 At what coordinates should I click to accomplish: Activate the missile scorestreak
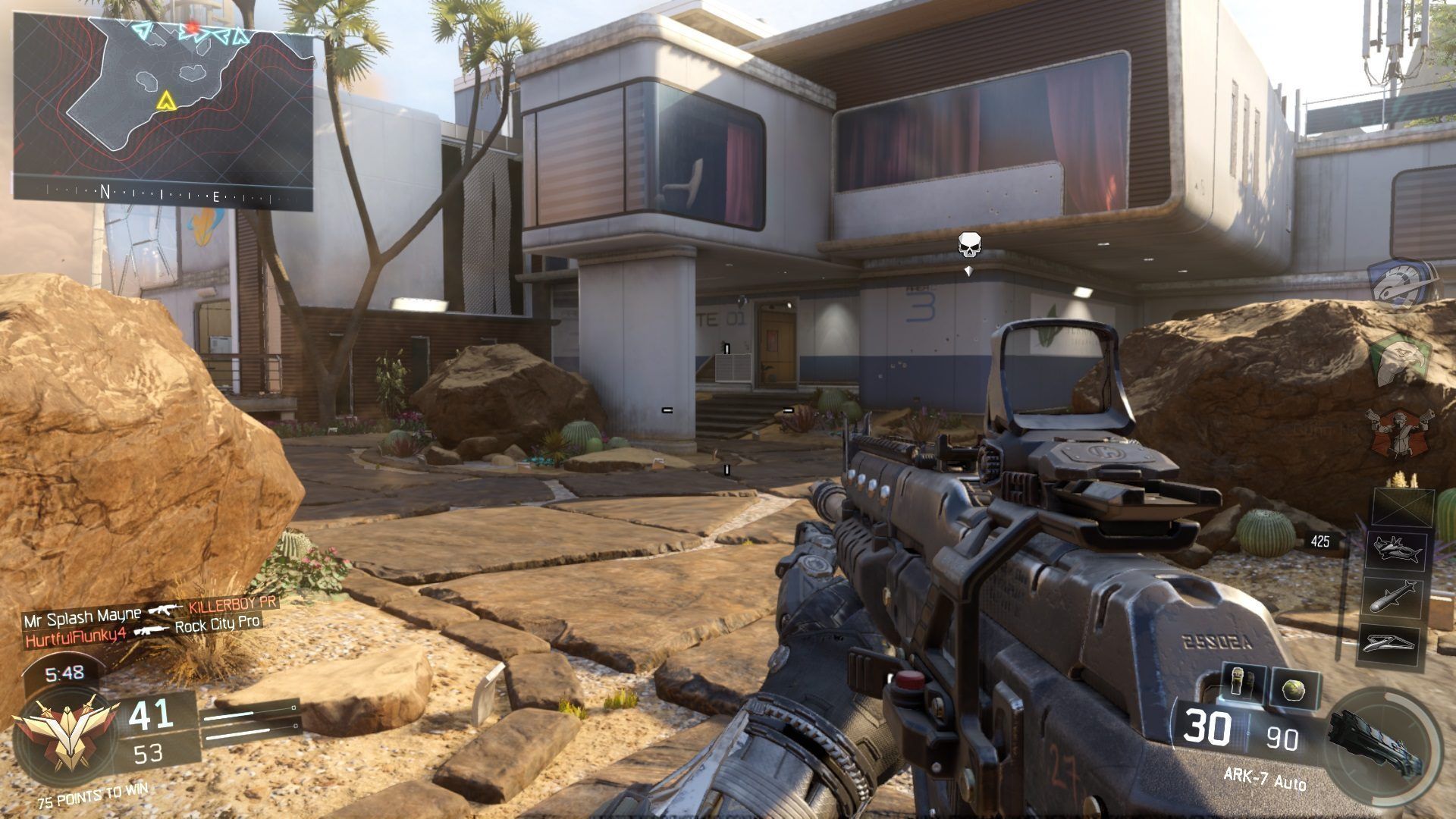point(1397,597)
